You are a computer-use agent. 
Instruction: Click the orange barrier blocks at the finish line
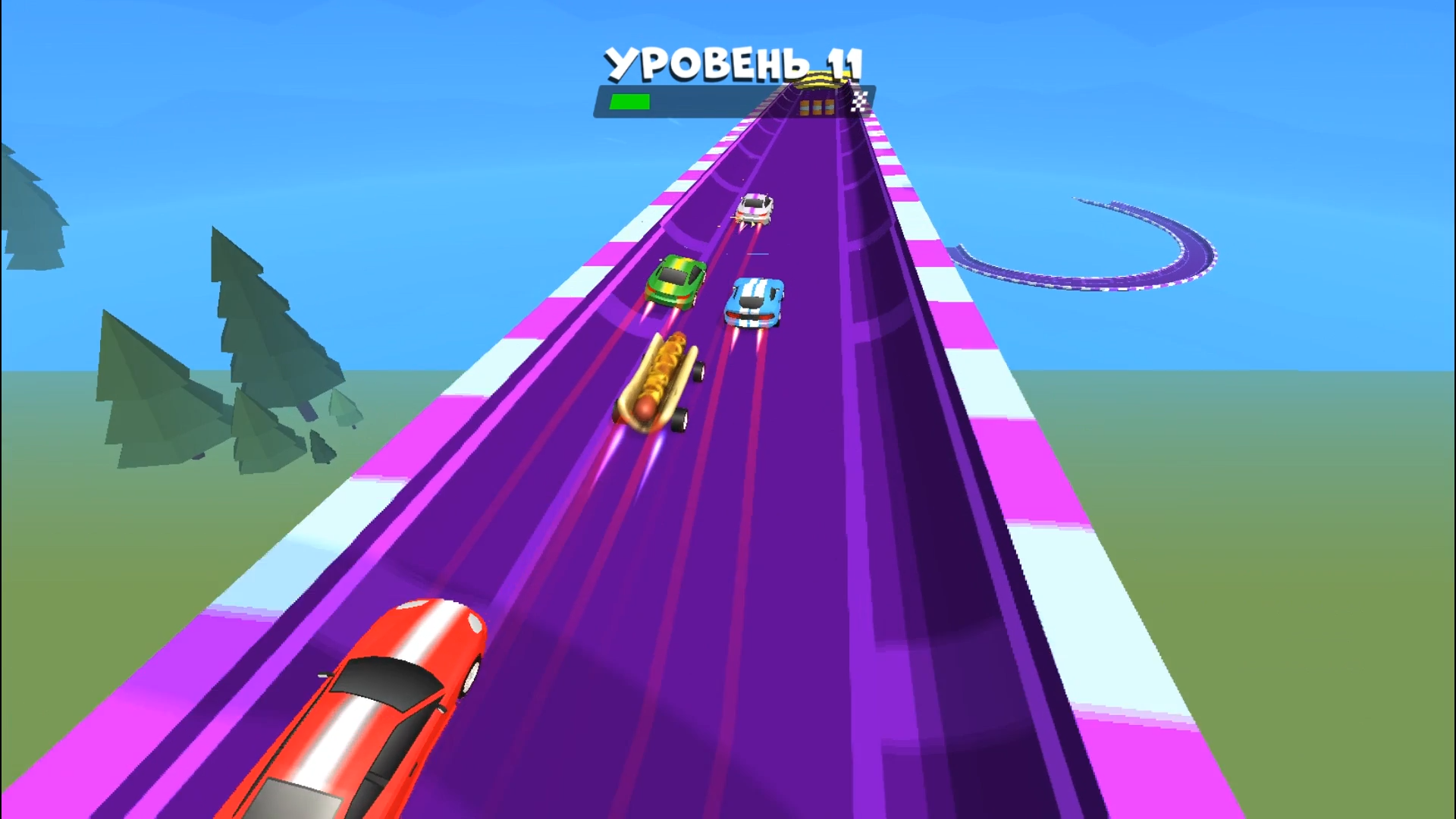(x=815, y=106)
